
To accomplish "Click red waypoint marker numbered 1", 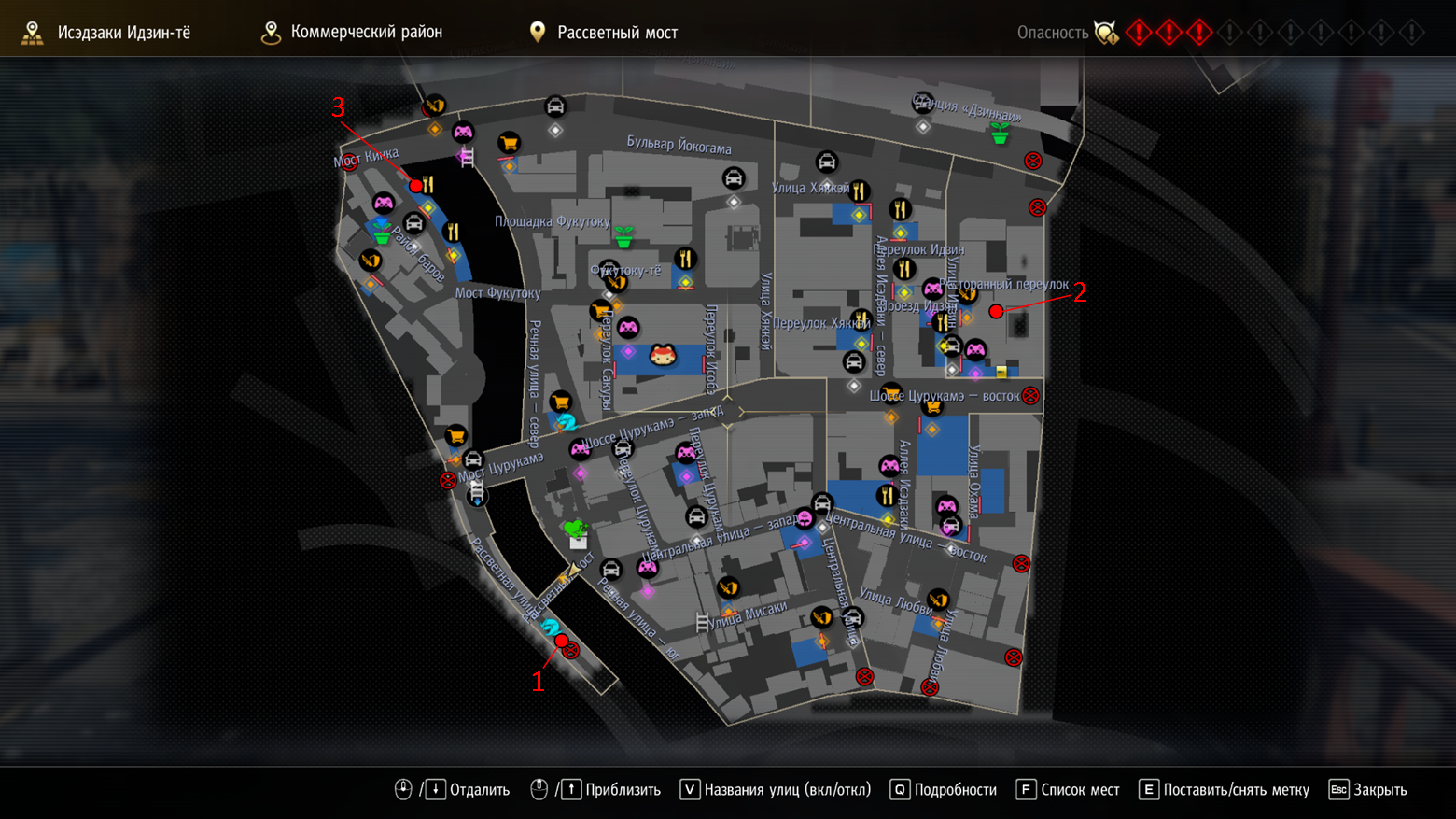I will pyautogui.click(x=561, y=642).
